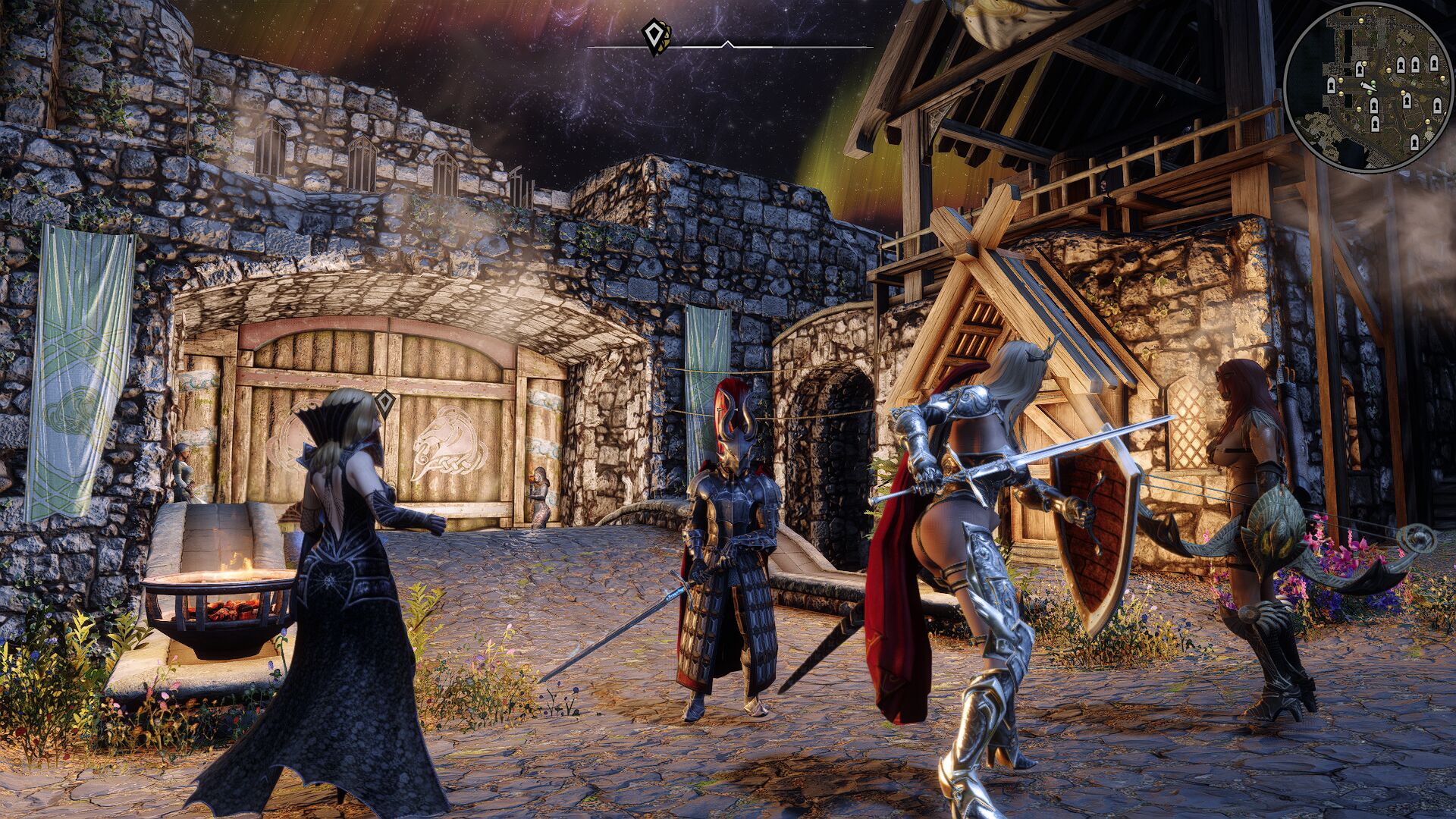
Task: Open the circular minimap
Action: (x=1362, y=88)
